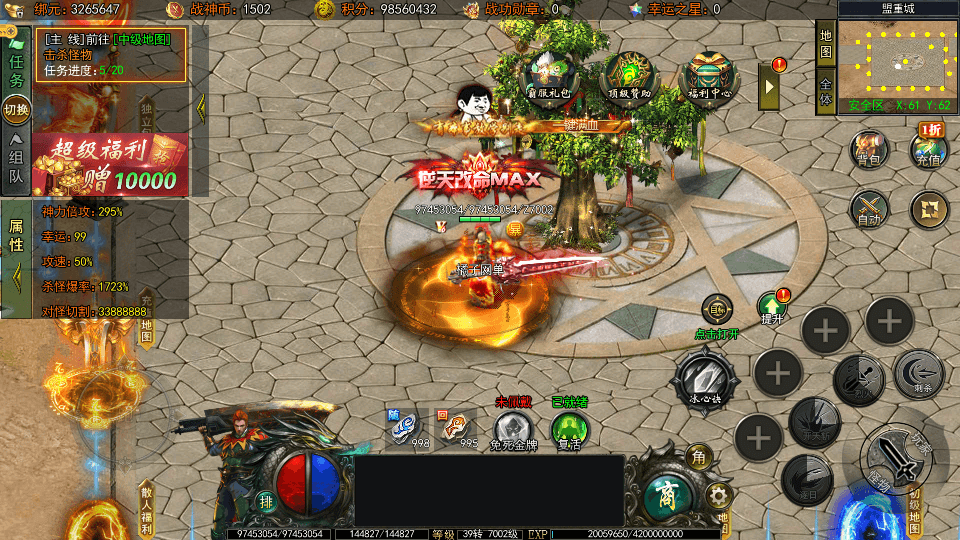960x540 pixels.
Task: Use the 刺杀 skill
Action: tap(918, 372)
